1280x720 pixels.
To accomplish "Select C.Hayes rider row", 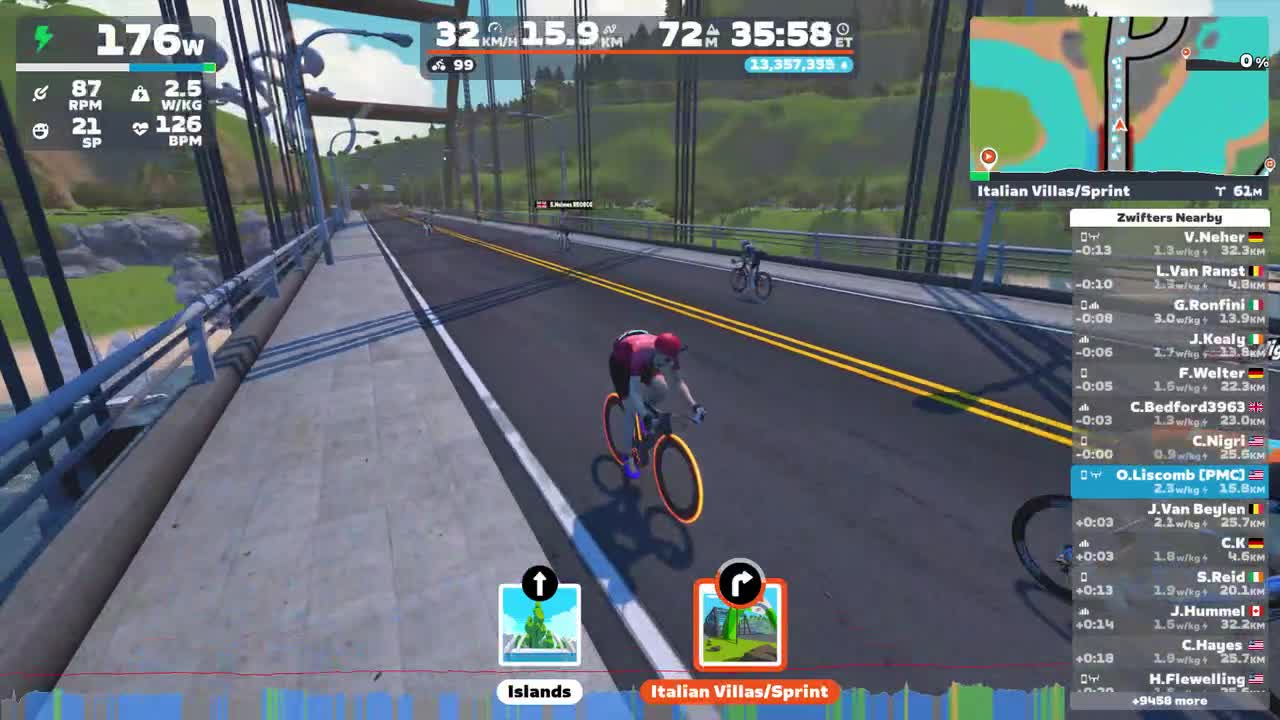I will tap(1169, 652).
